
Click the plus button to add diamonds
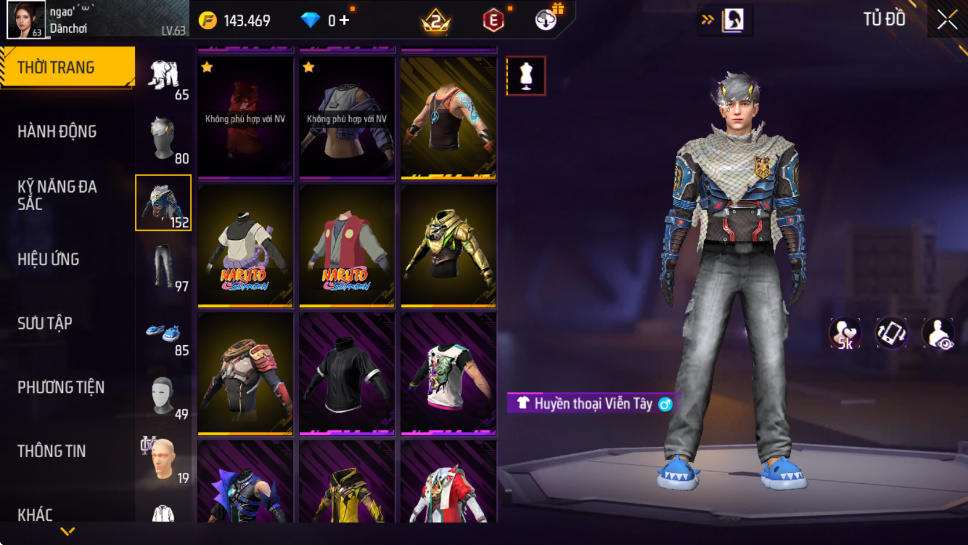[345, 20]
